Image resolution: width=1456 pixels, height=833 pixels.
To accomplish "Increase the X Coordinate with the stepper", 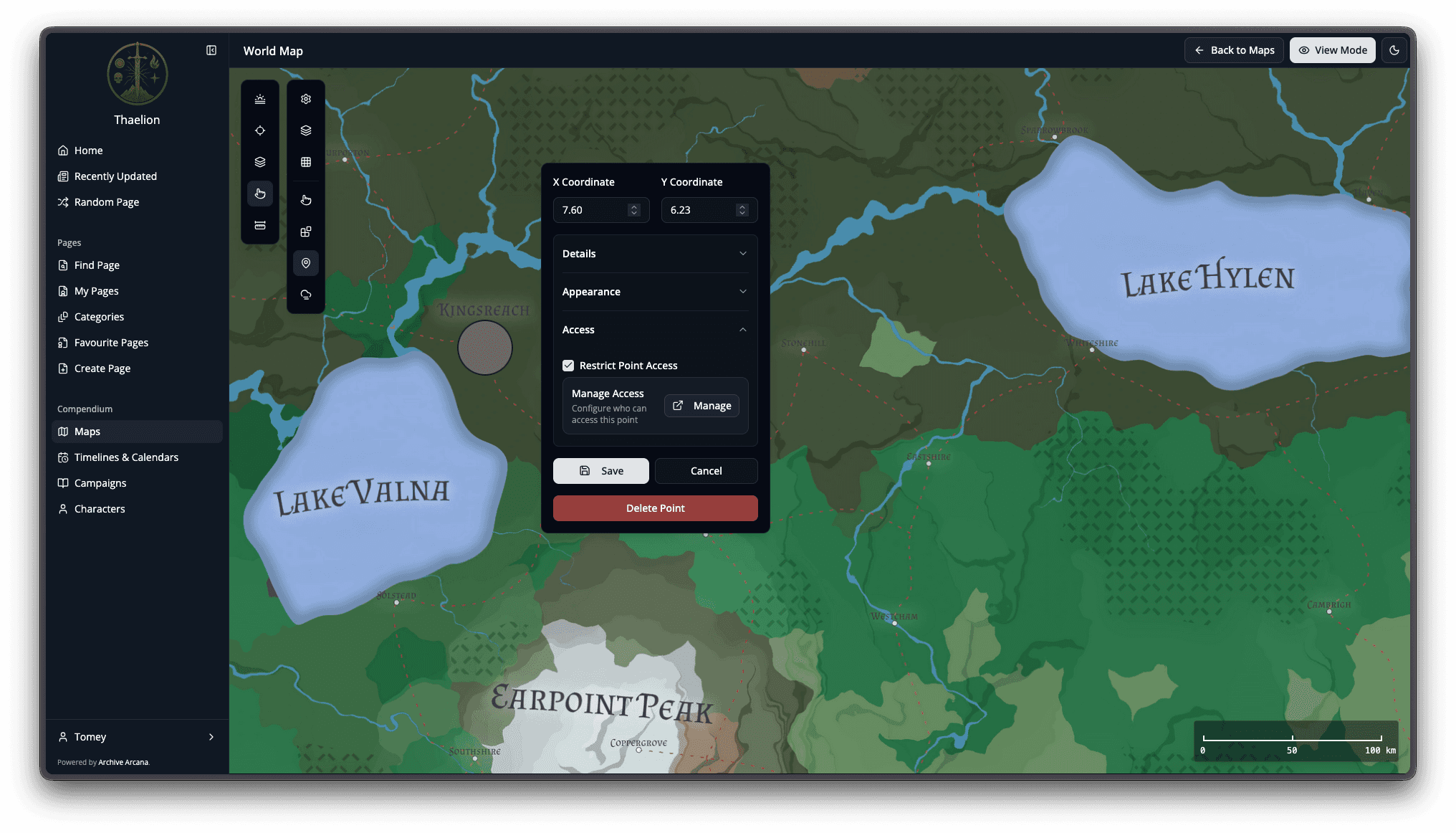I will point(633,206).
